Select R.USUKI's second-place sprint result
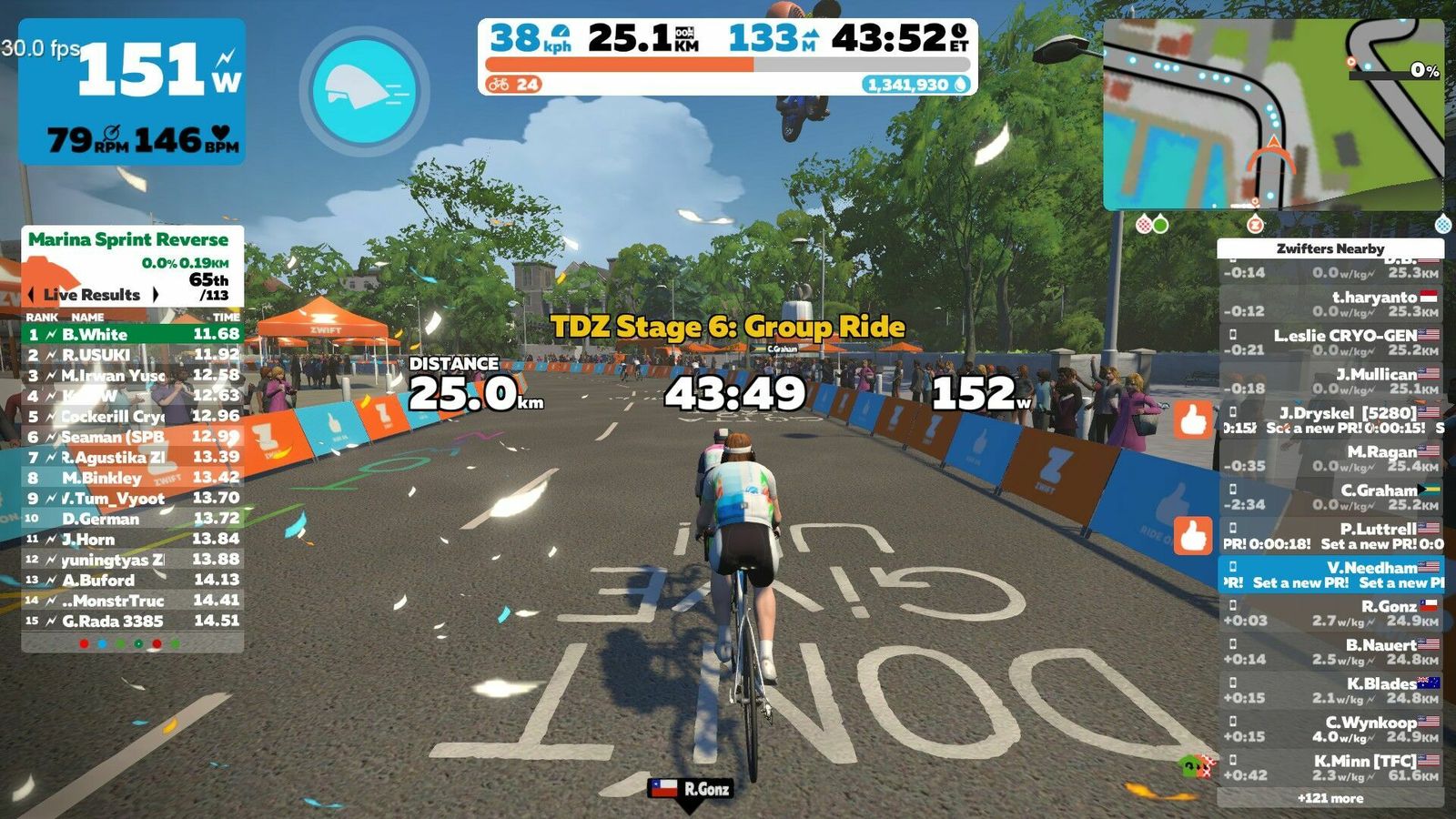 coord(132,355)
